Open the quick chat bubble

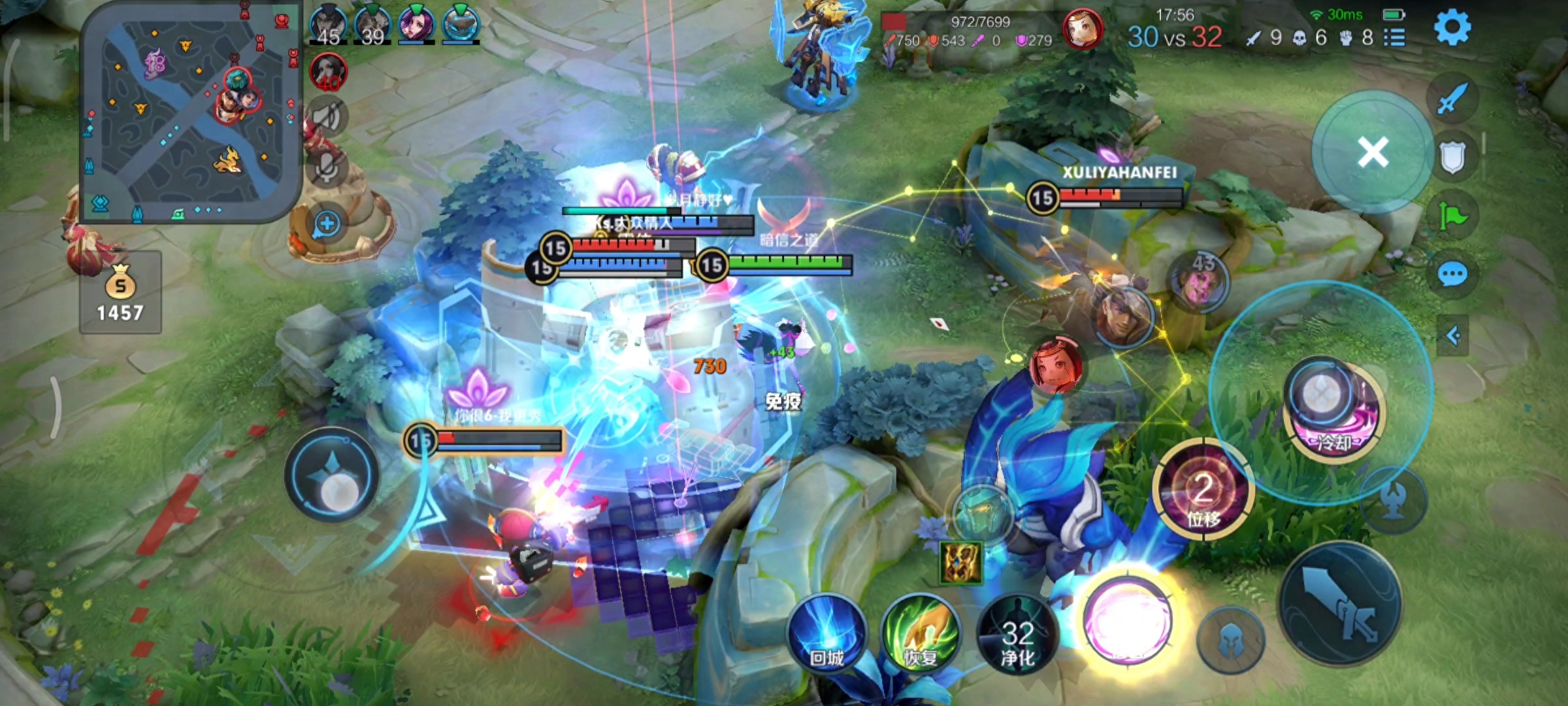pos(1452,275)
